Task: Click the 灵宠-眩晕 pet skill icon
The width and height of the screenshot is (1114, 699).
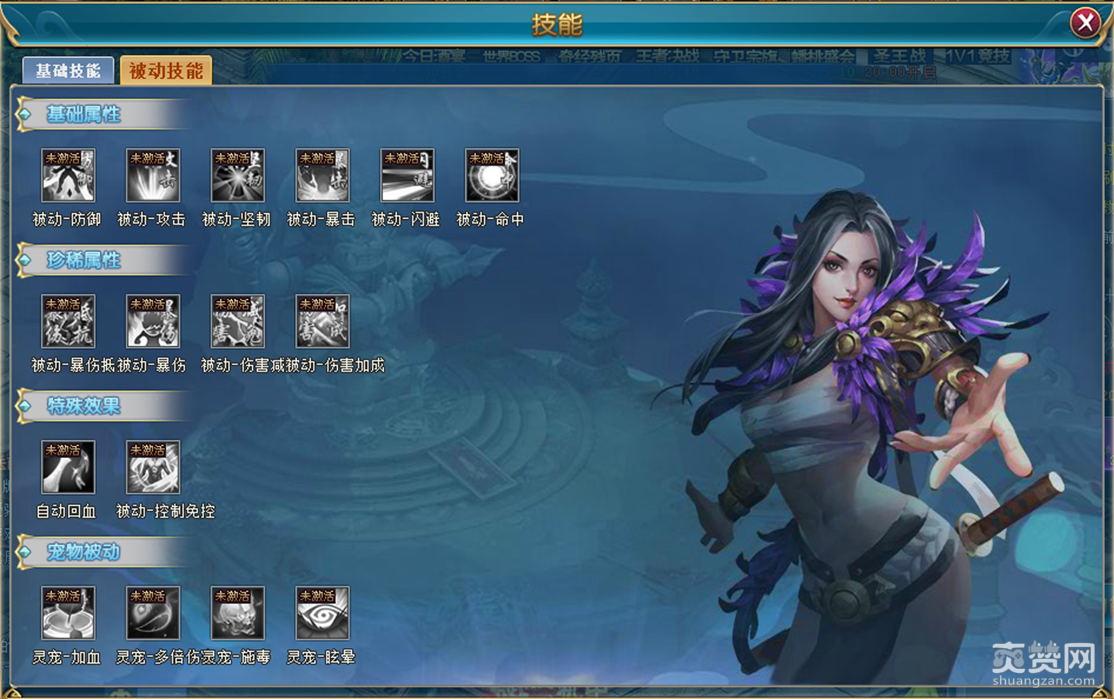Action: coord(322,613)
